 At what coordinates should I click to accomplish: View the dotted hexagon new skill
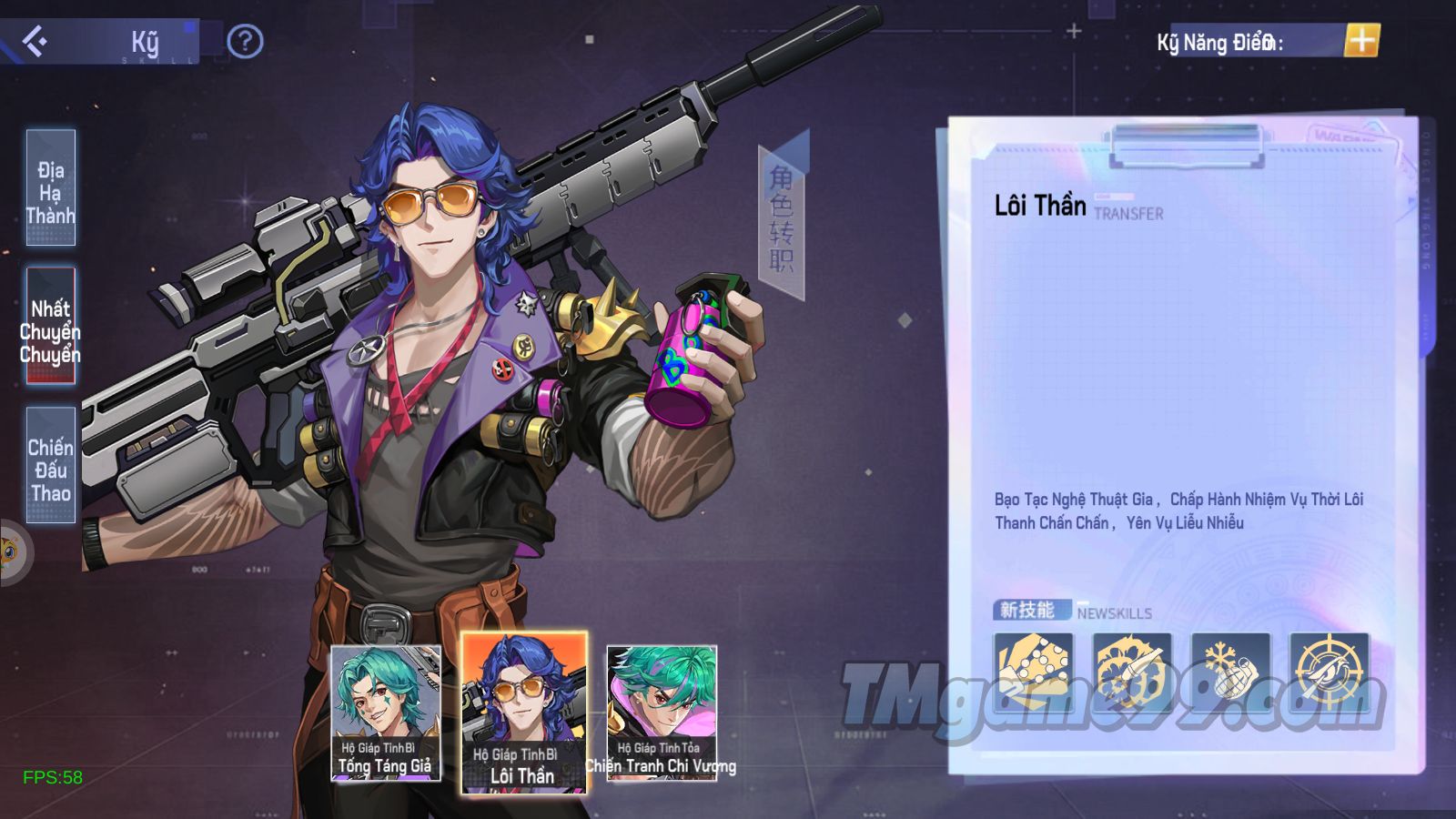[1033, 672]
